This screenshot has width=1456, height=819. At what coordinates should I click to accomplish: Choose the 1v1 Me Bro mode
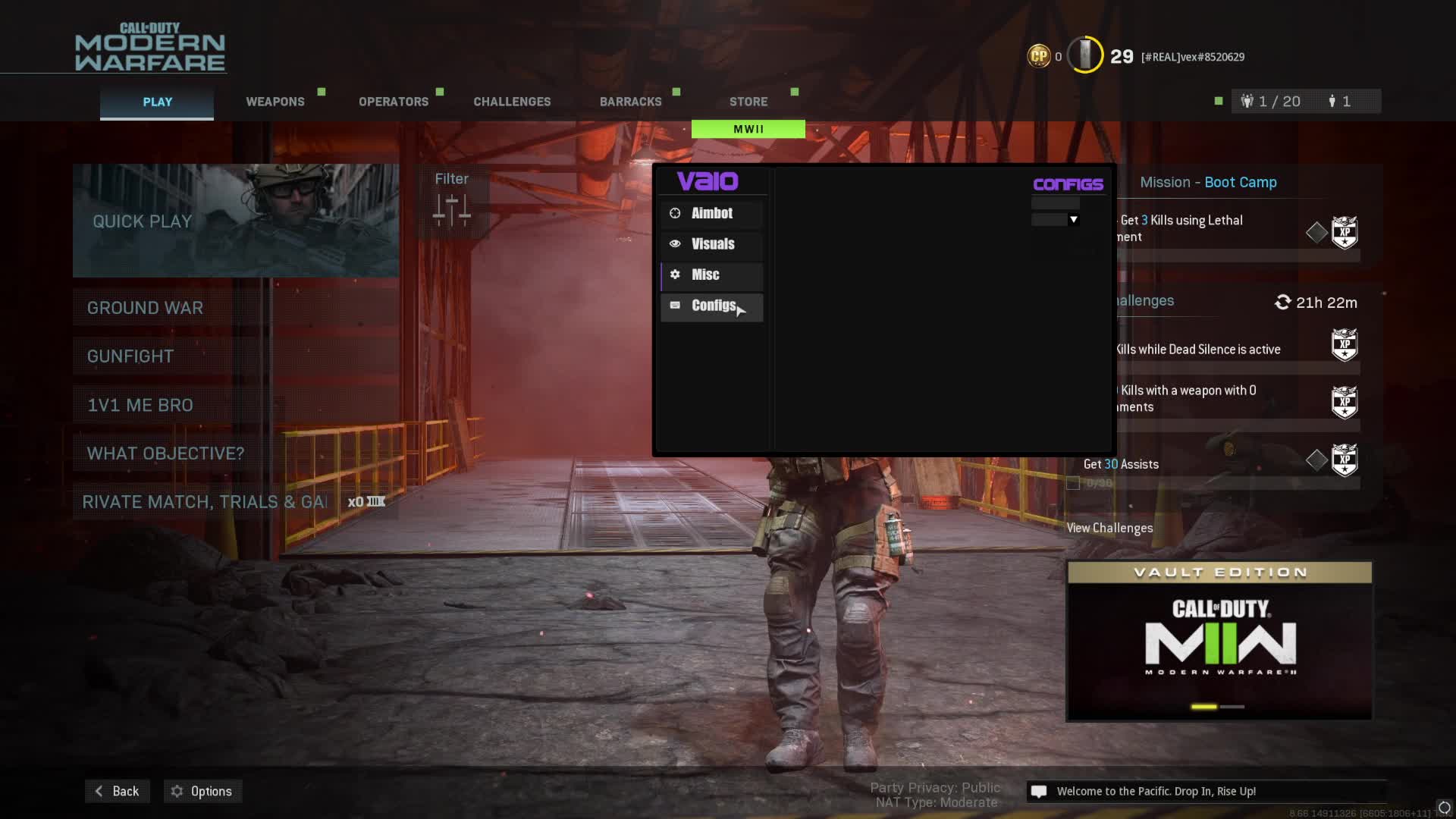[235, 405]
